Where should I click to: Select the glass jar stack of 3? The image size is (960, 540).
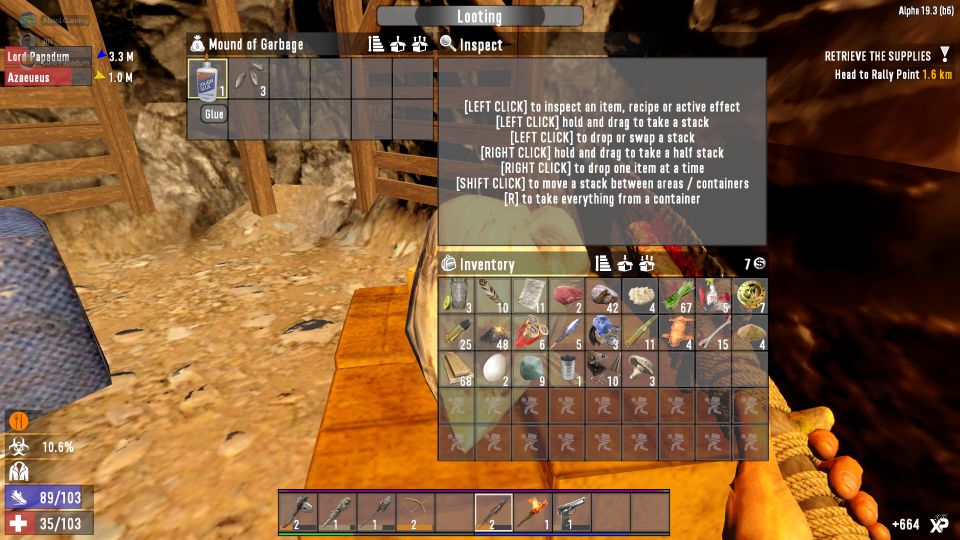tap(457, 296)
